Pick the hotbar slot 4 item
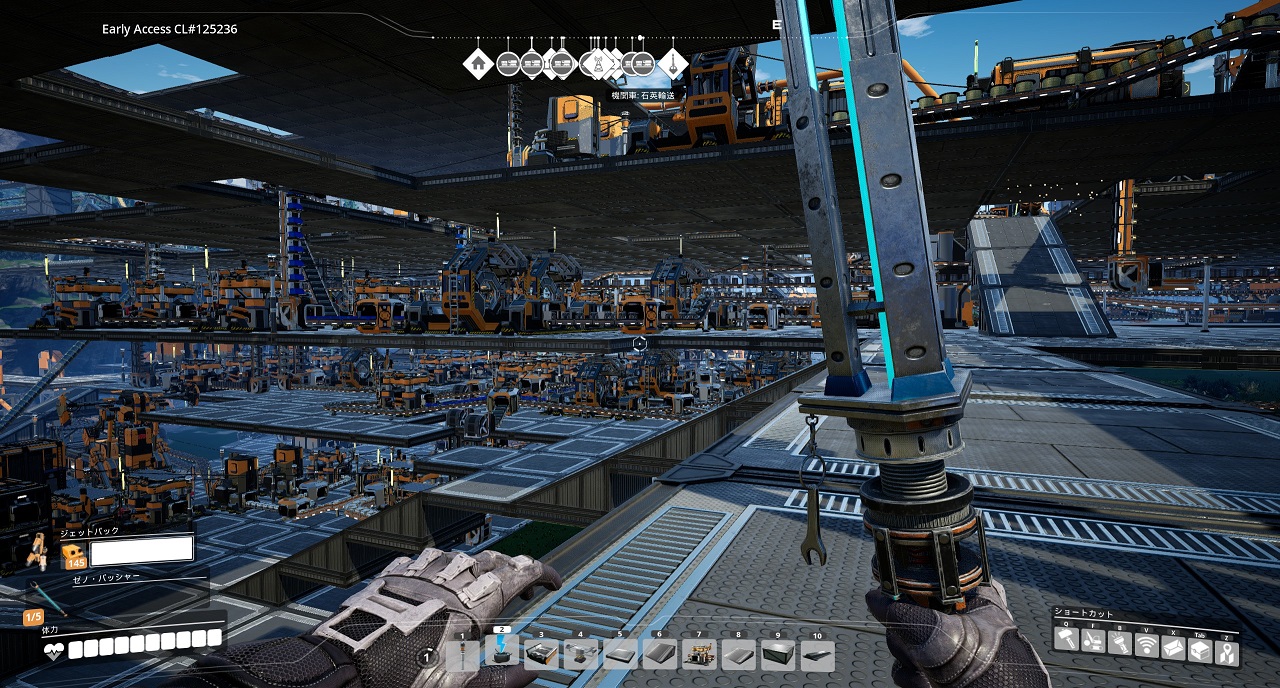 [x=580, y=655]
